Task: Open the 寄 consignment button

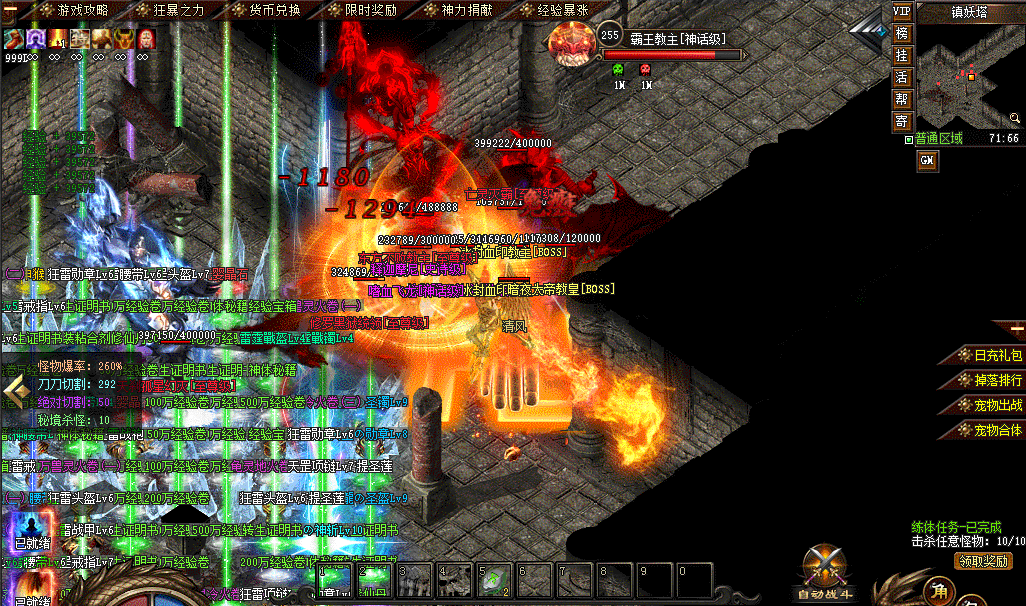Action: pyautogui.click(x=902, y=121)
